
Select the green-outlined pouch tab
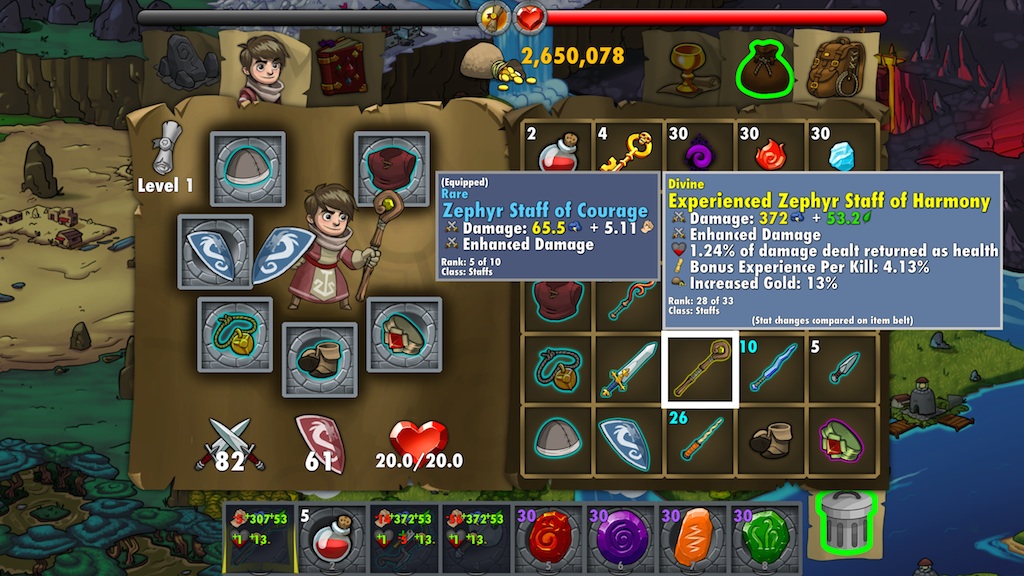pyautogui.click(x=763, y=67)
